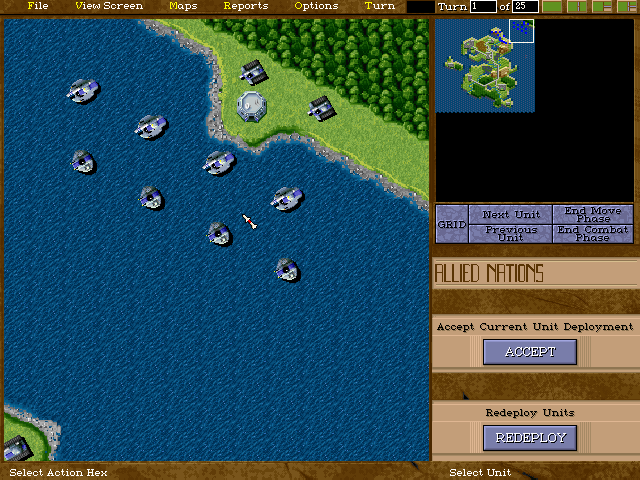Select Next Unit
Viewport: 640px width, 480px height.
click(x=510, y=215)
